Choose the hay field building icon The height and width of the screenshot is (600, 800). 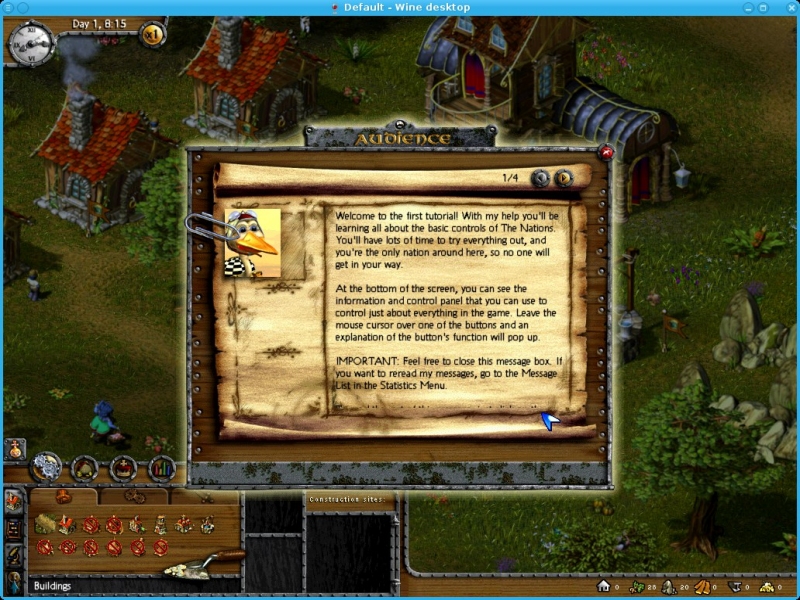tap(46, 523)
